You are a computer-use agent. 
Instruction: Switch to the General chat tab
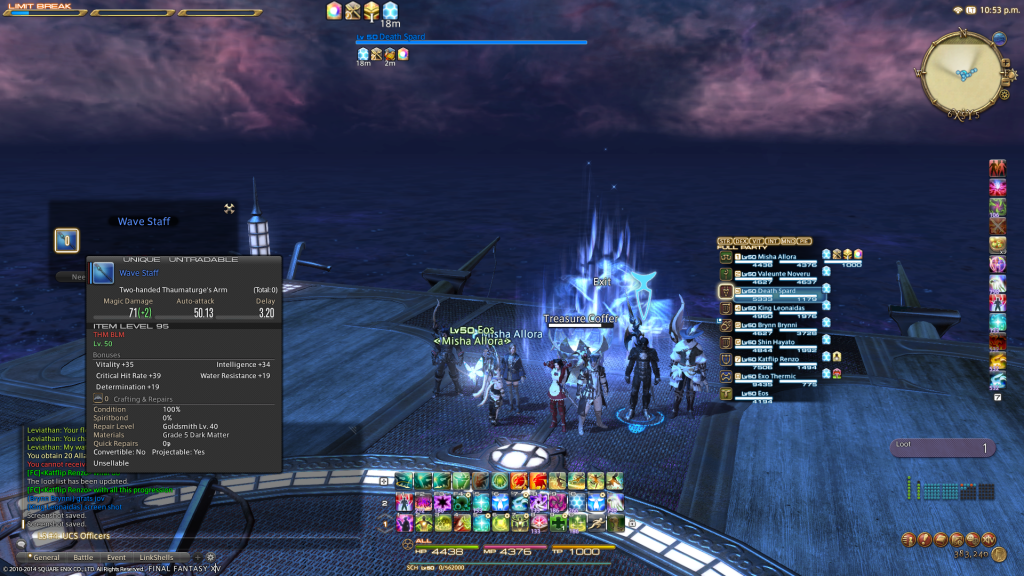[47, 557]
